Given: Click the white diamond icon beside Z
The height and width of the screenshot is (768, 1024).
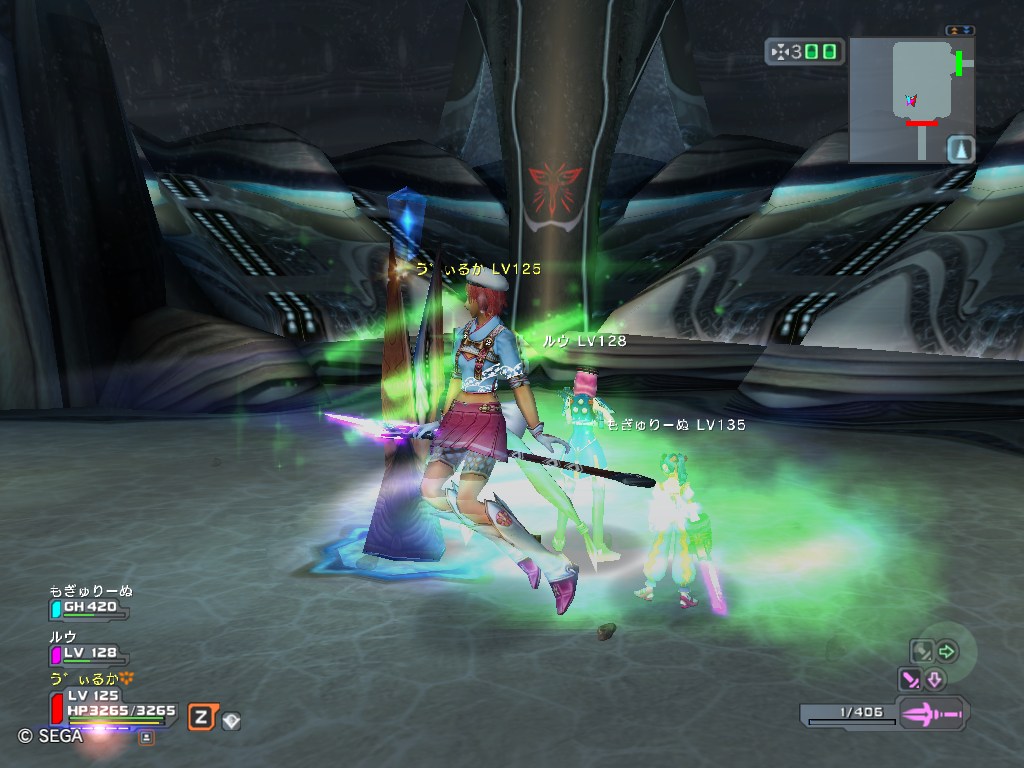Looking at the screenshot, I should [231, 718].
